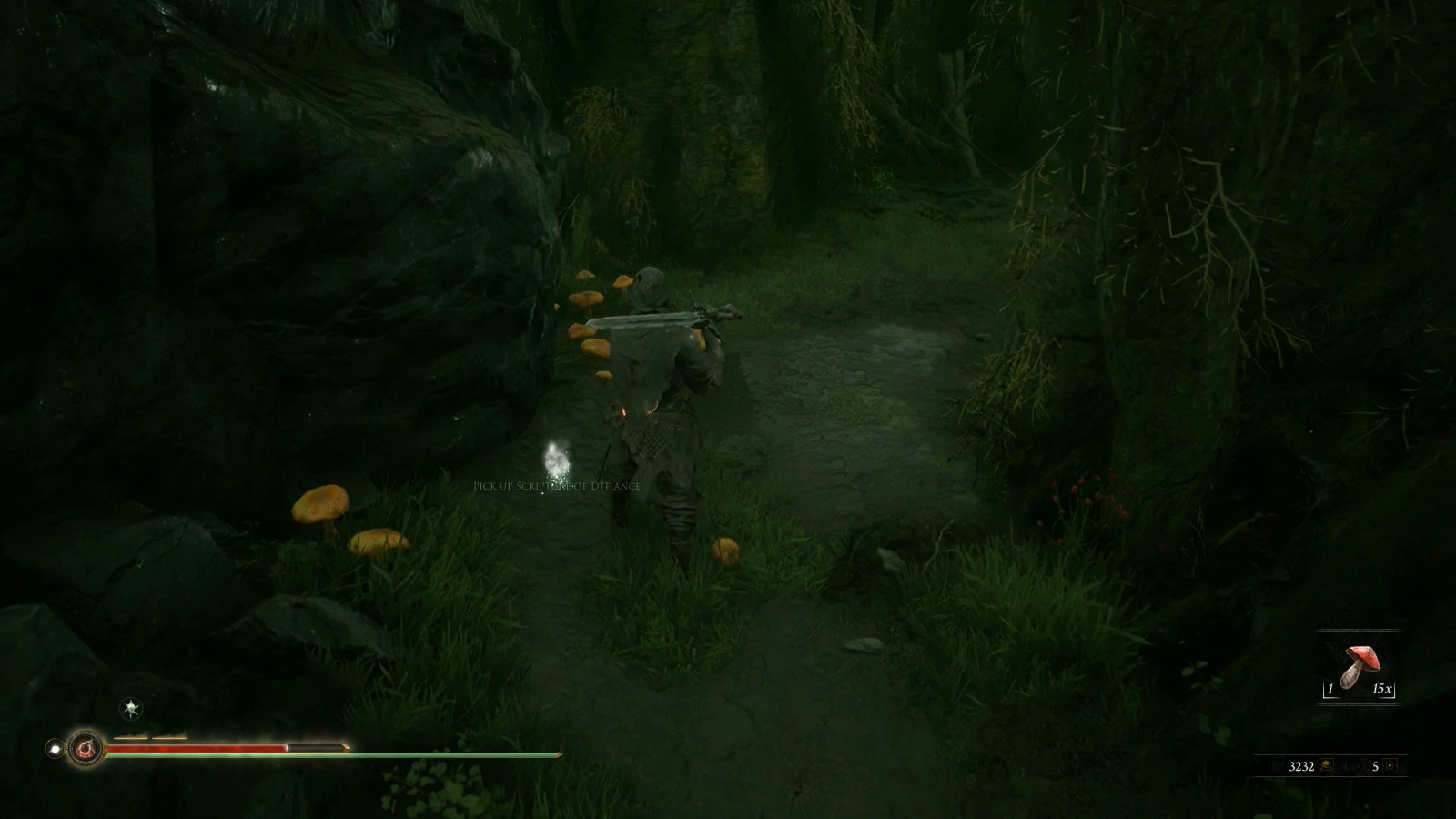Viewport: 1456px width, 819px height.
Task: Click the toad currency icon beside 3232
Action: (x=1326, y=766)
